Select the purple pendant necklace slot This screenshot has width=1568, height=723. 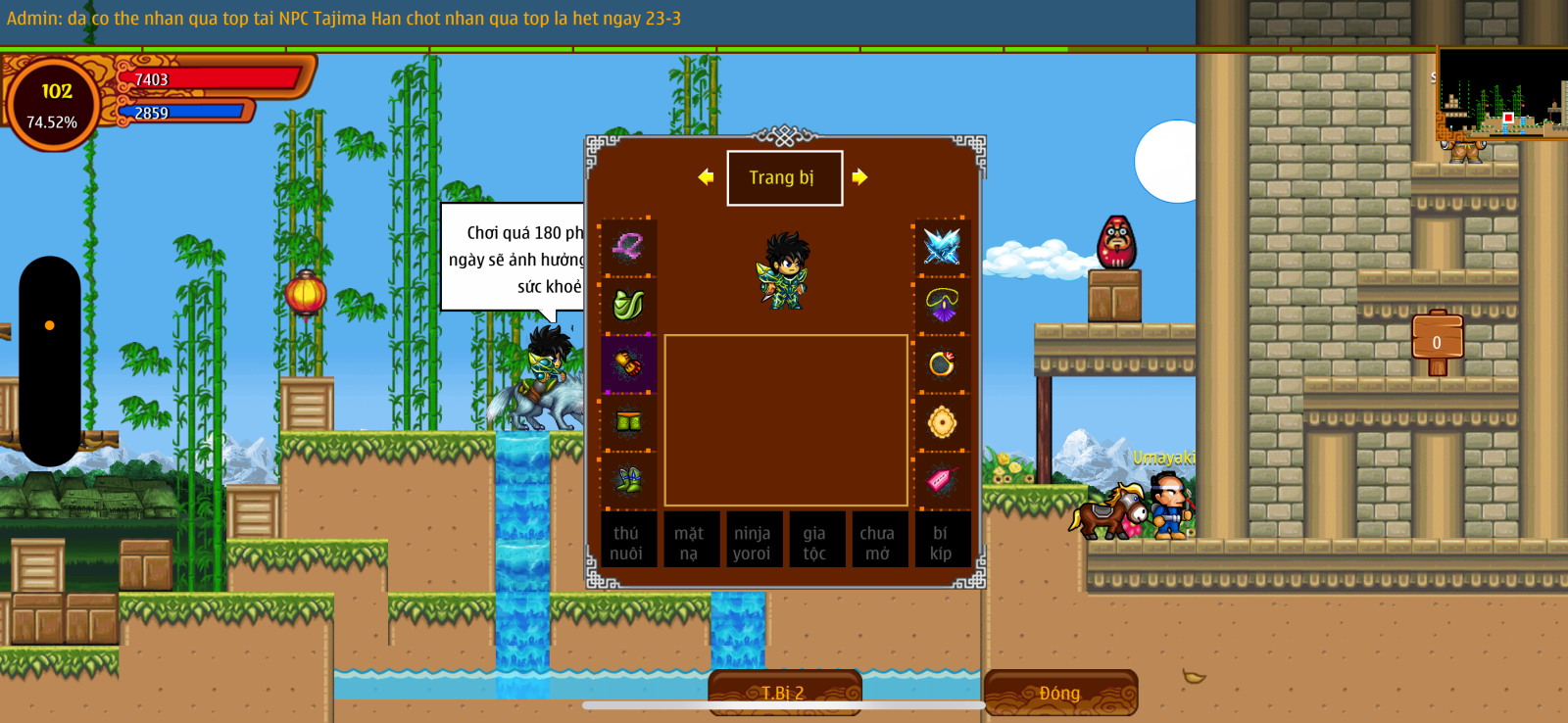pos(942,305)
